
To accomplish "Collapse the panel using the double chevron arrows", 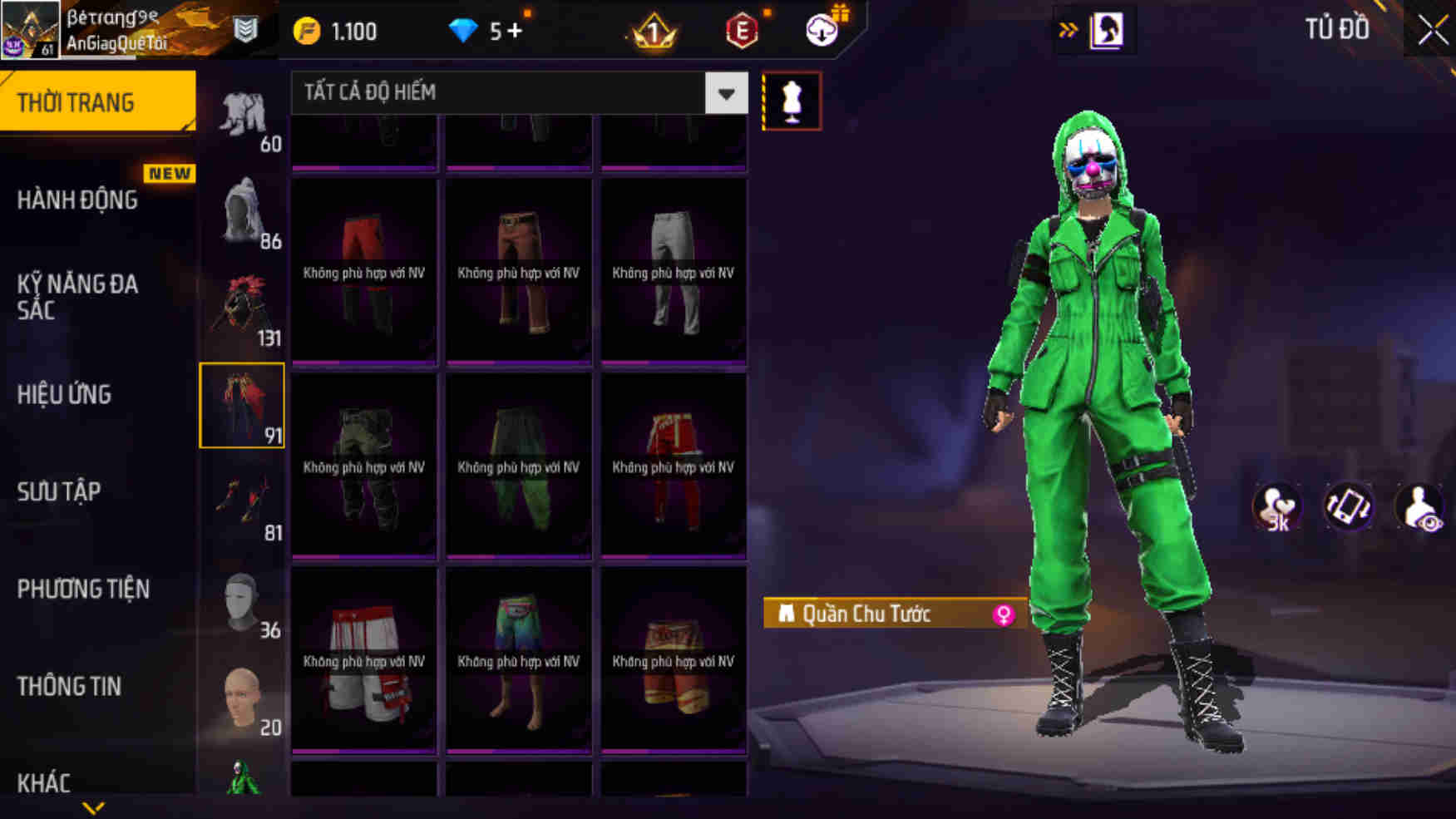I will coord(1067,27).
